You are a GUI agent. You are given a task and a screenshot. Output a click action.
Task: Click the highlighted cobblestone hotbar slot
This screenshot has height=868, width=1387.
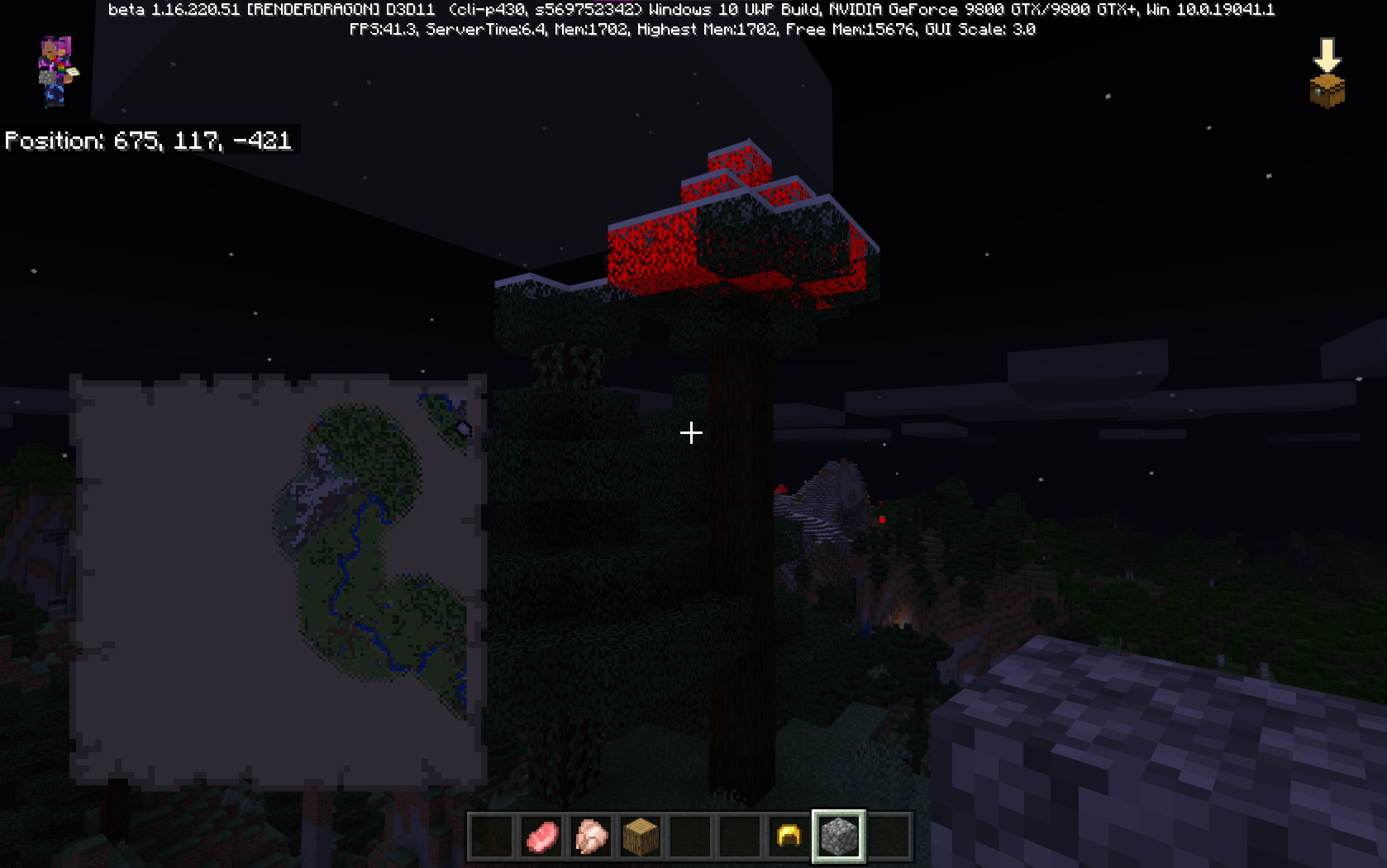(838, 837)
